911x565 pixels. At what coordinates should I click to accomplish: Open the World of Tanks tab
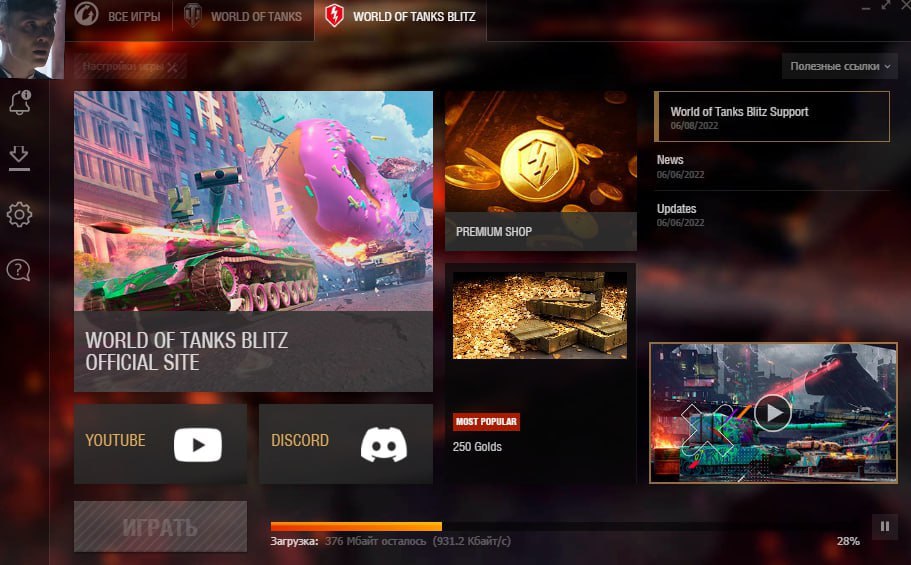click(244, 17)
